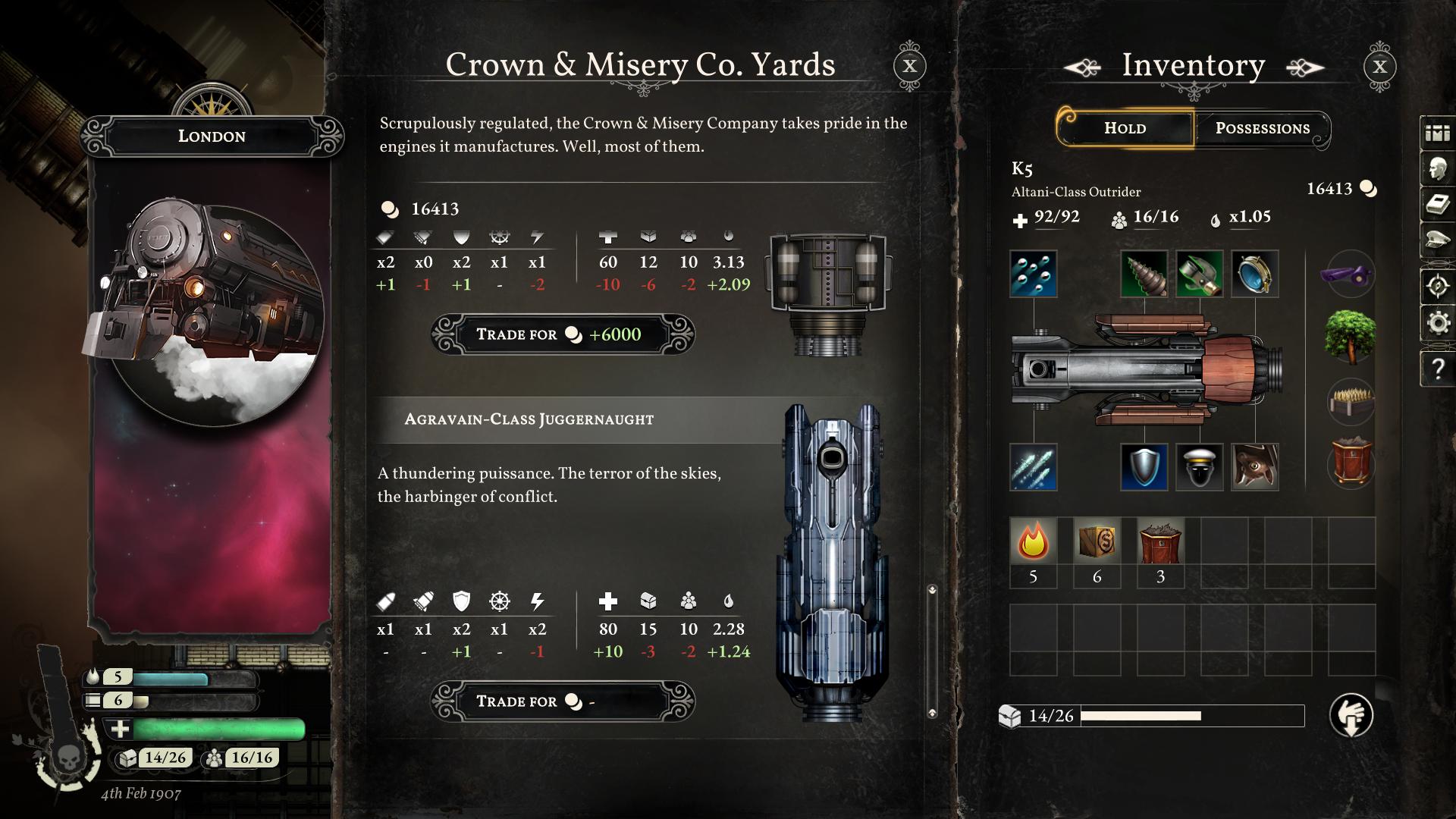Open the journal book in side toolbar
The width and height of the screenshot is (1456, 819).
tap(1438, 206)
